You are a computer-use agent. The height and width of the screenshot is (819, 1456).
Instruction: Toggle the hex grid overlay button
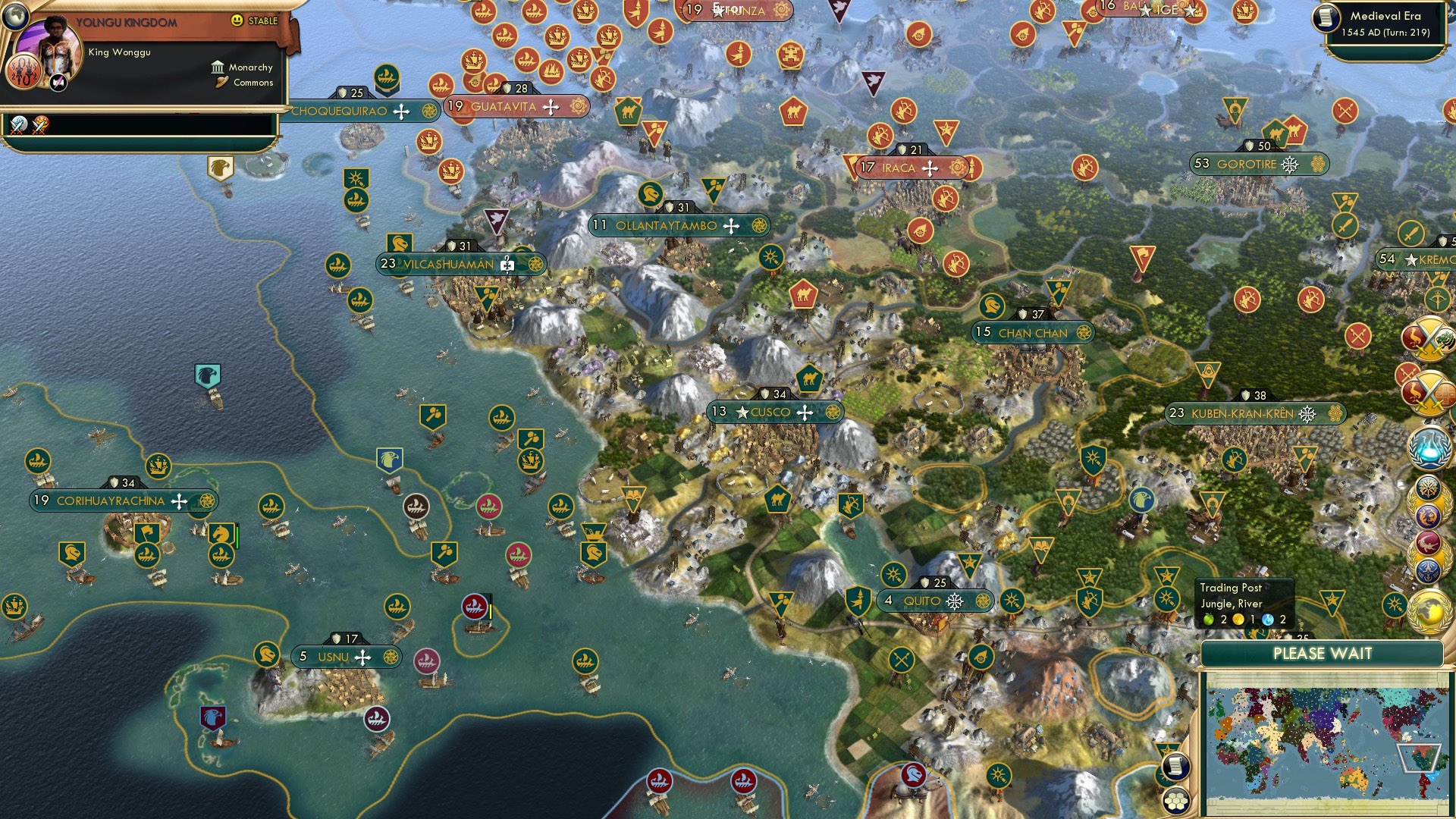pyautogui.click(x=1175, y=801)
